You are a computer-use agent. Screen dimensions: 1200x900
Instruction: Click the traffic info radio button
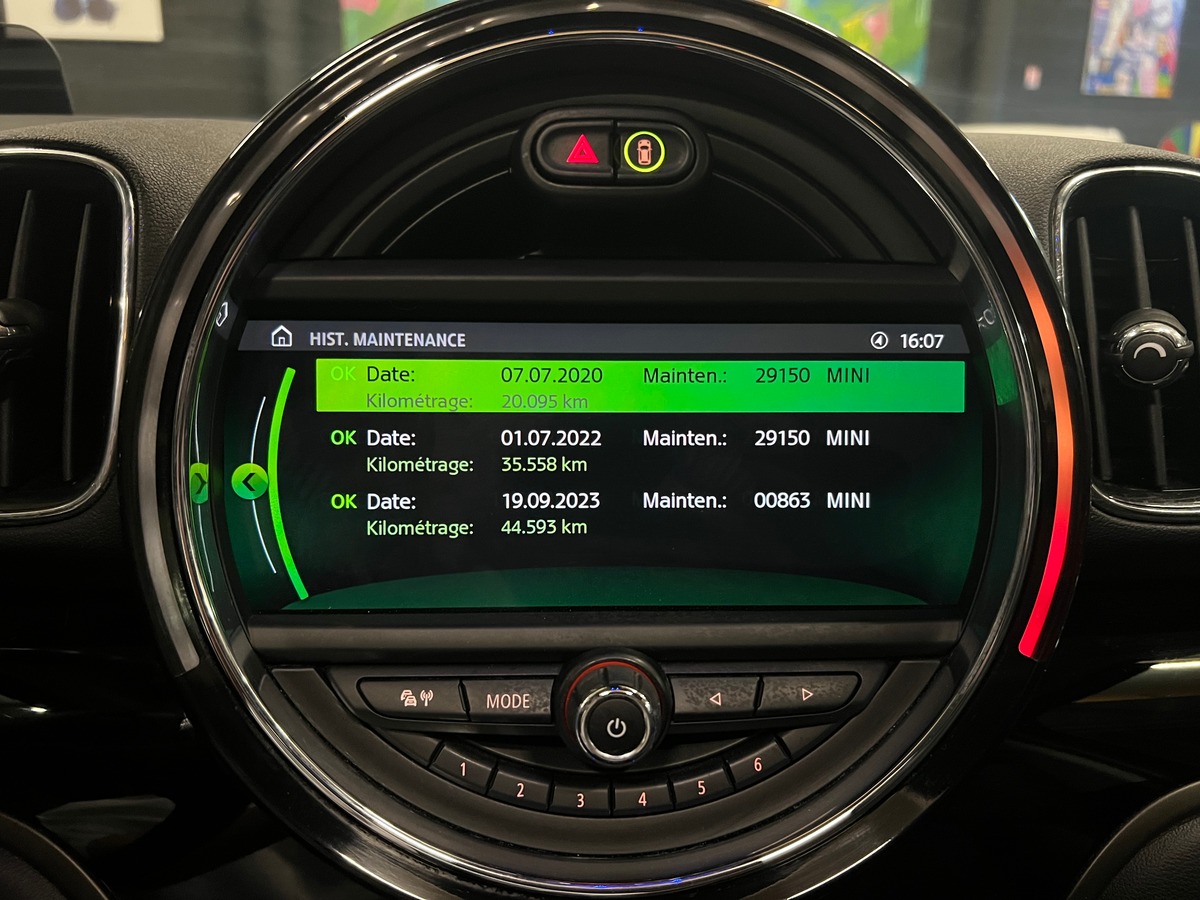pos(416,698)
